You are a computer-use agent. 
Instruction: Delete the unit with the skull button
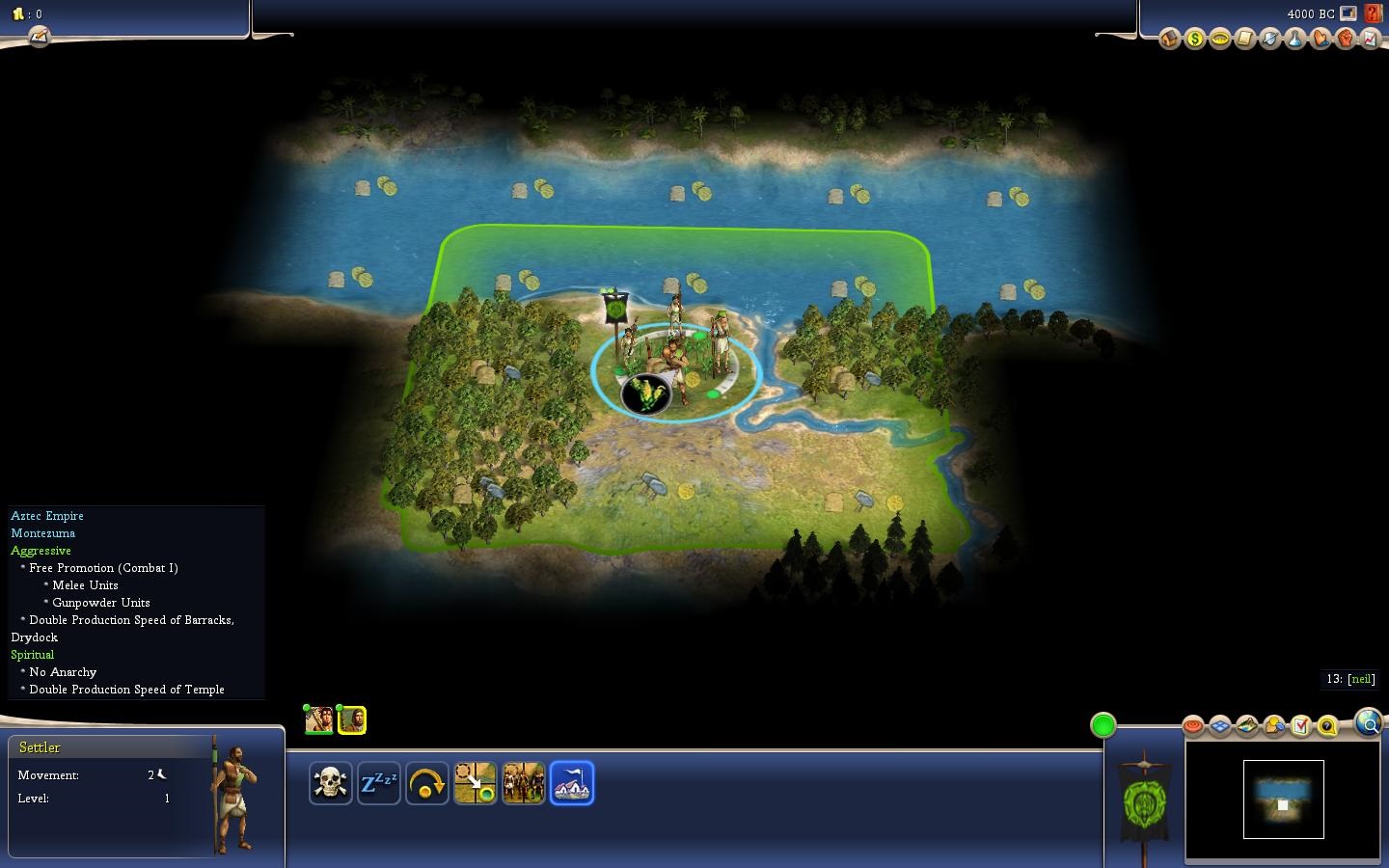(x=330, y=782)
